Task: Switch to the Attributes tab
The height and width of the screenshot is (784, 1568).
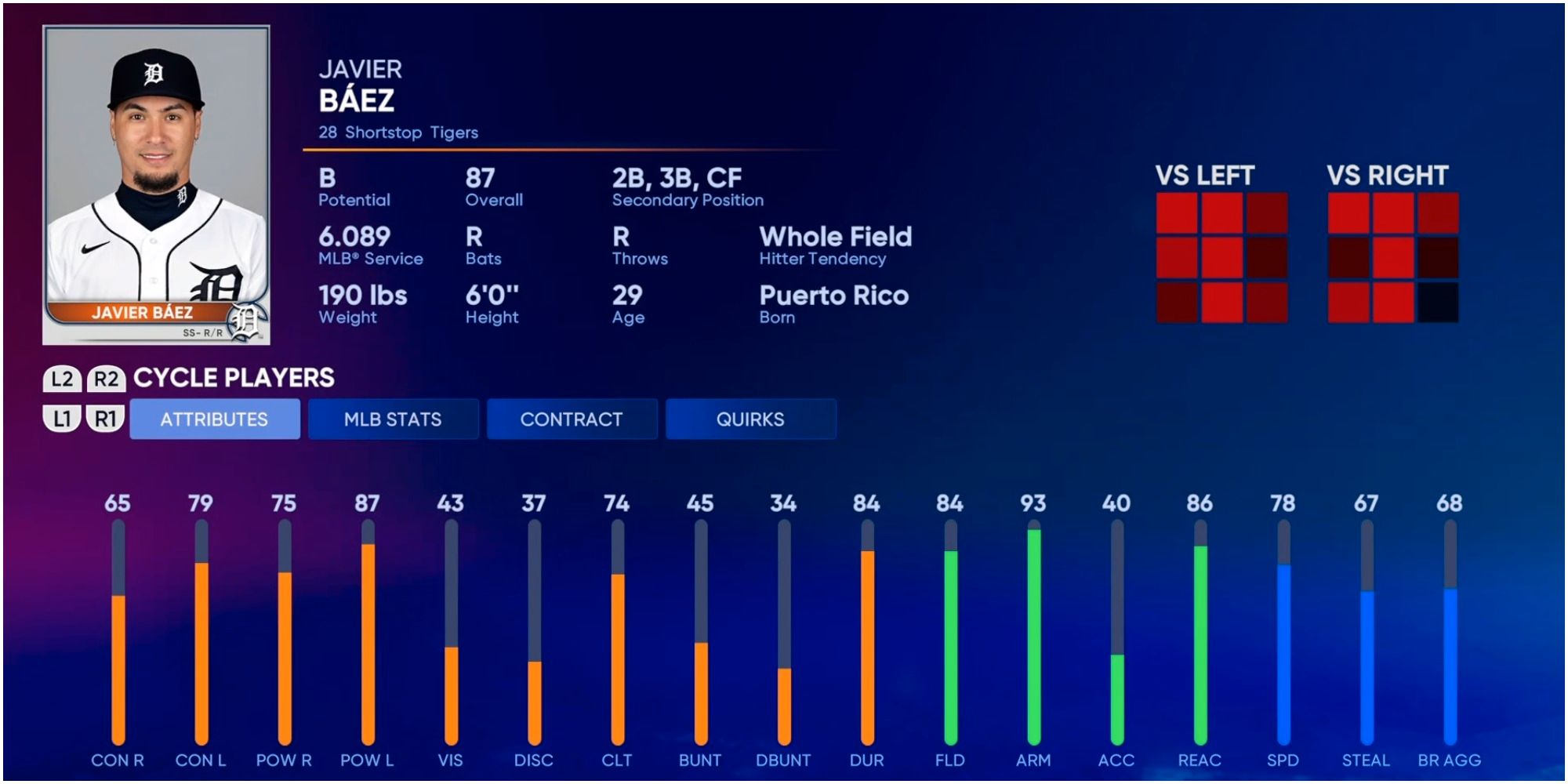Action: pos(214,419)
